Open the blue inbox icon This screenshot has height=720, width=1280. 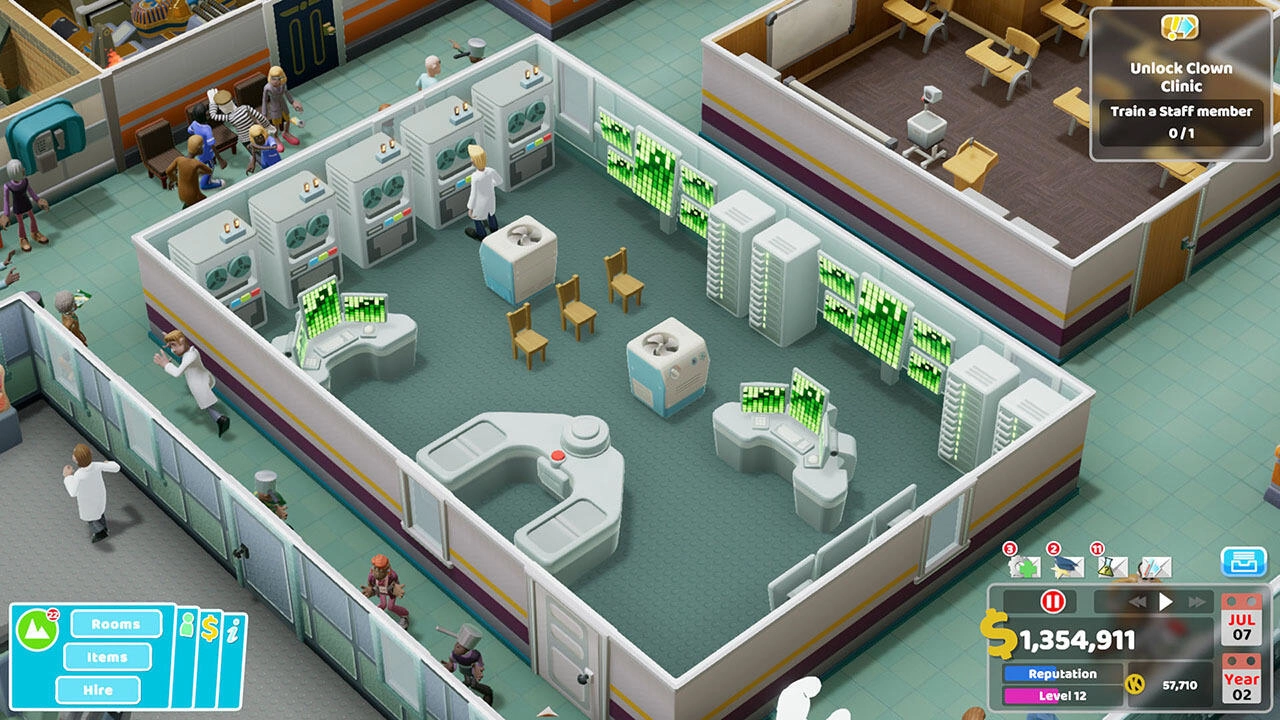coord(1246,562)
